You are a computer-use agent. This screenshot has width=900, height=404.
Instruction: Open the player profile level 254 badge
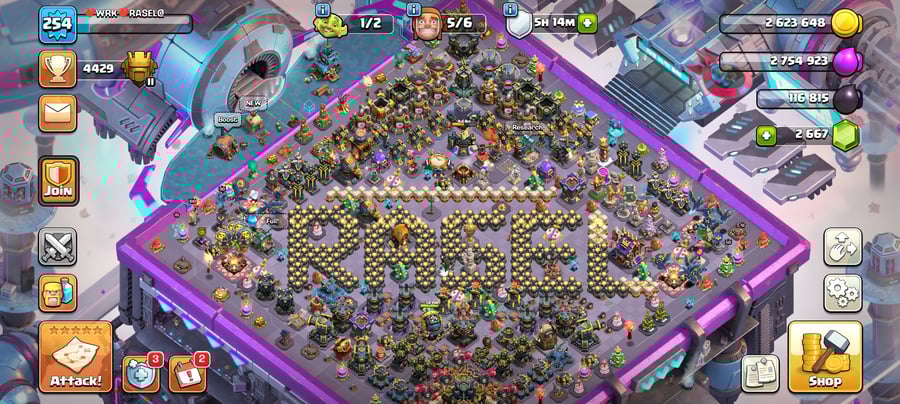coord(57,24)
